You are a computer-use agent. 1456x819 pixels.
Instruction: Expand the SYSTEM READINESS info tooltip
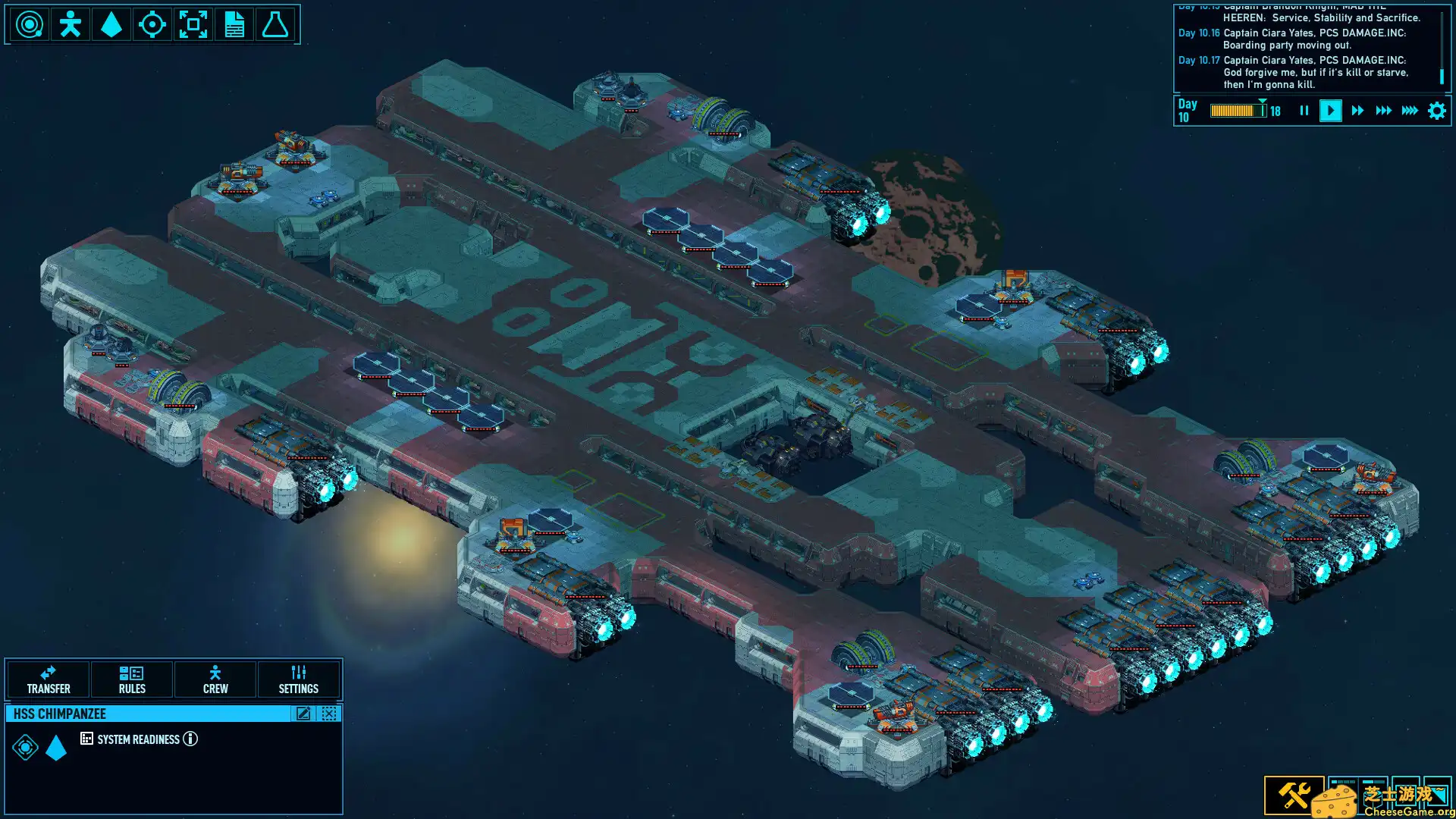tap(190, 739)
